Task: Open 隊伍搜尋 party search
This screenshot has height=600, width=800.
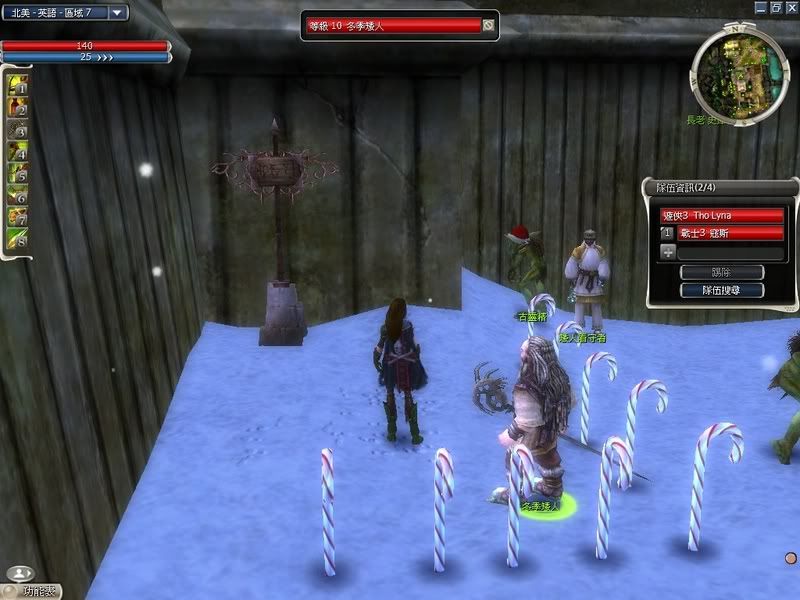Action: [x=721, y=290]
